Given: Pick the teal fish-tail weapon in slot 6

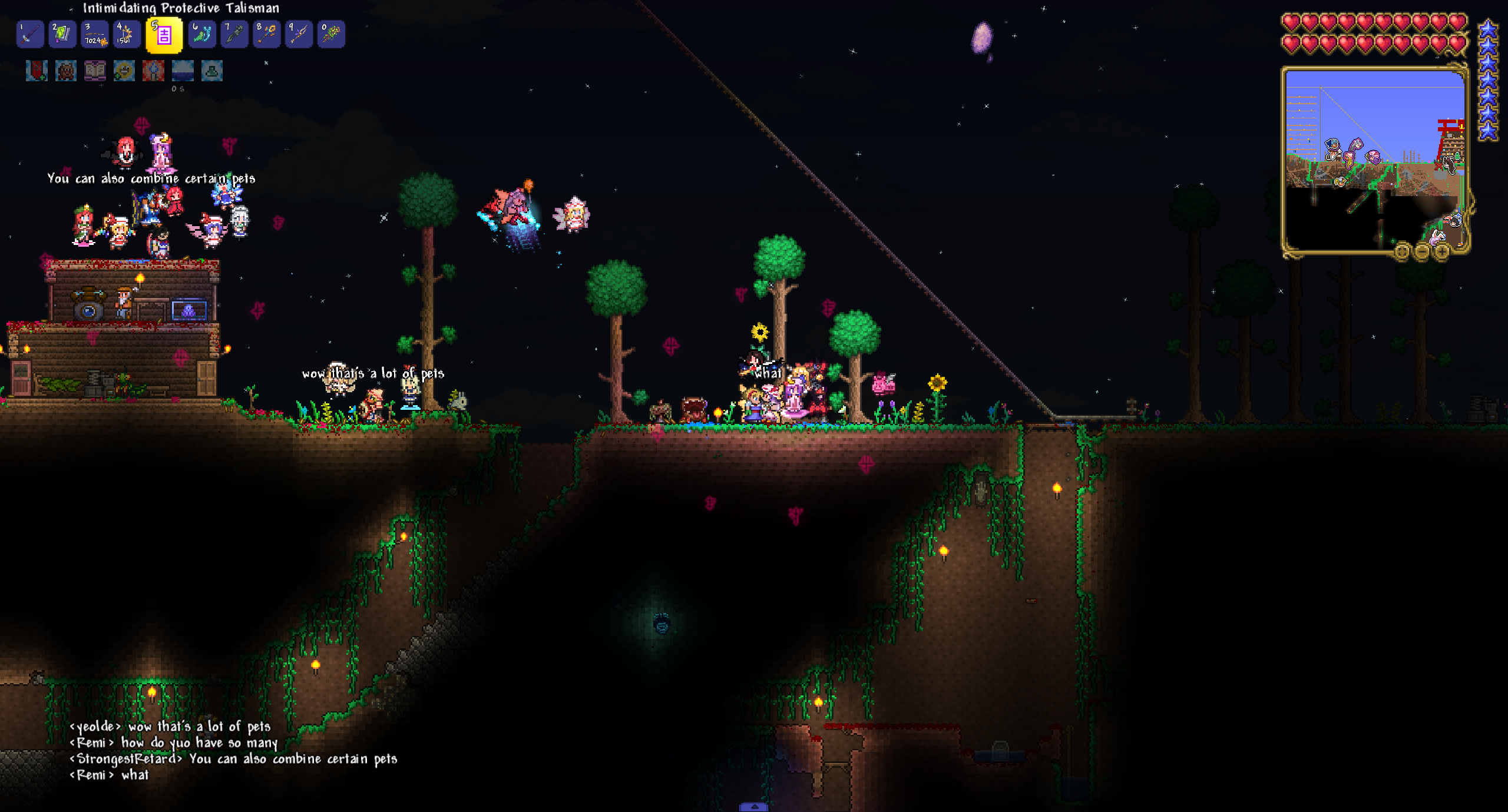Looking at the screenshot, I should [202, 34].
